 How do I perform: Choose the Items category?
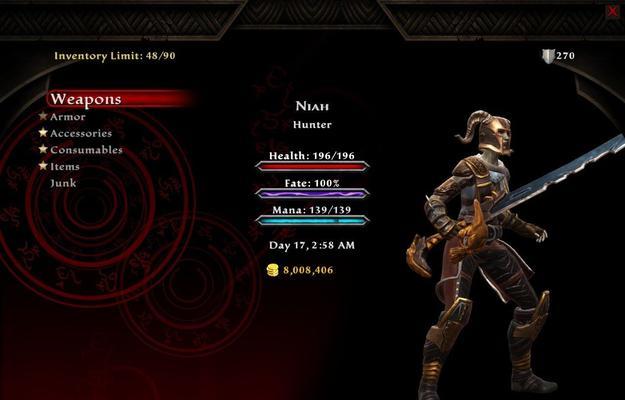(65, 166)
